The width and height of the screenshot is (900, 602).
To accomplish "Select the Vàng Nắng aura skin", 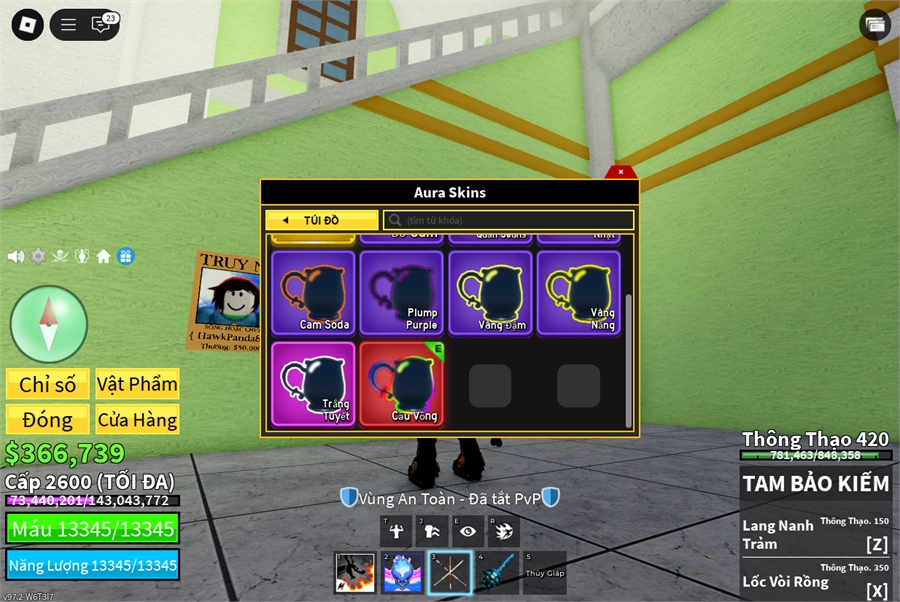I will pyautogui.click(x=578, y=292).
